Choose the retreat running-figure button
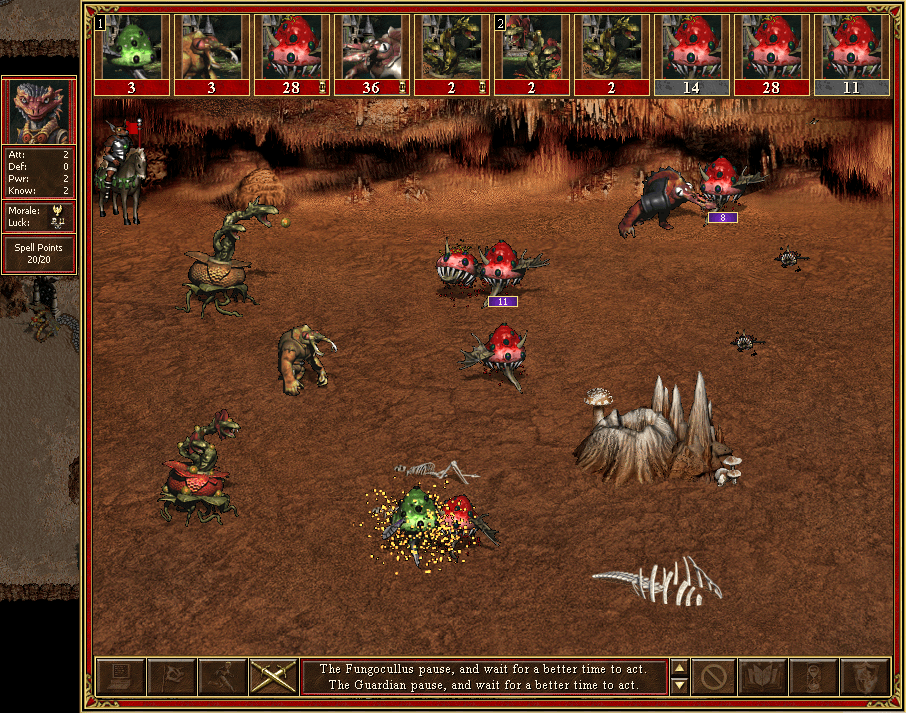Viewport: 906px width, 713px height. [x=222, y=677]
